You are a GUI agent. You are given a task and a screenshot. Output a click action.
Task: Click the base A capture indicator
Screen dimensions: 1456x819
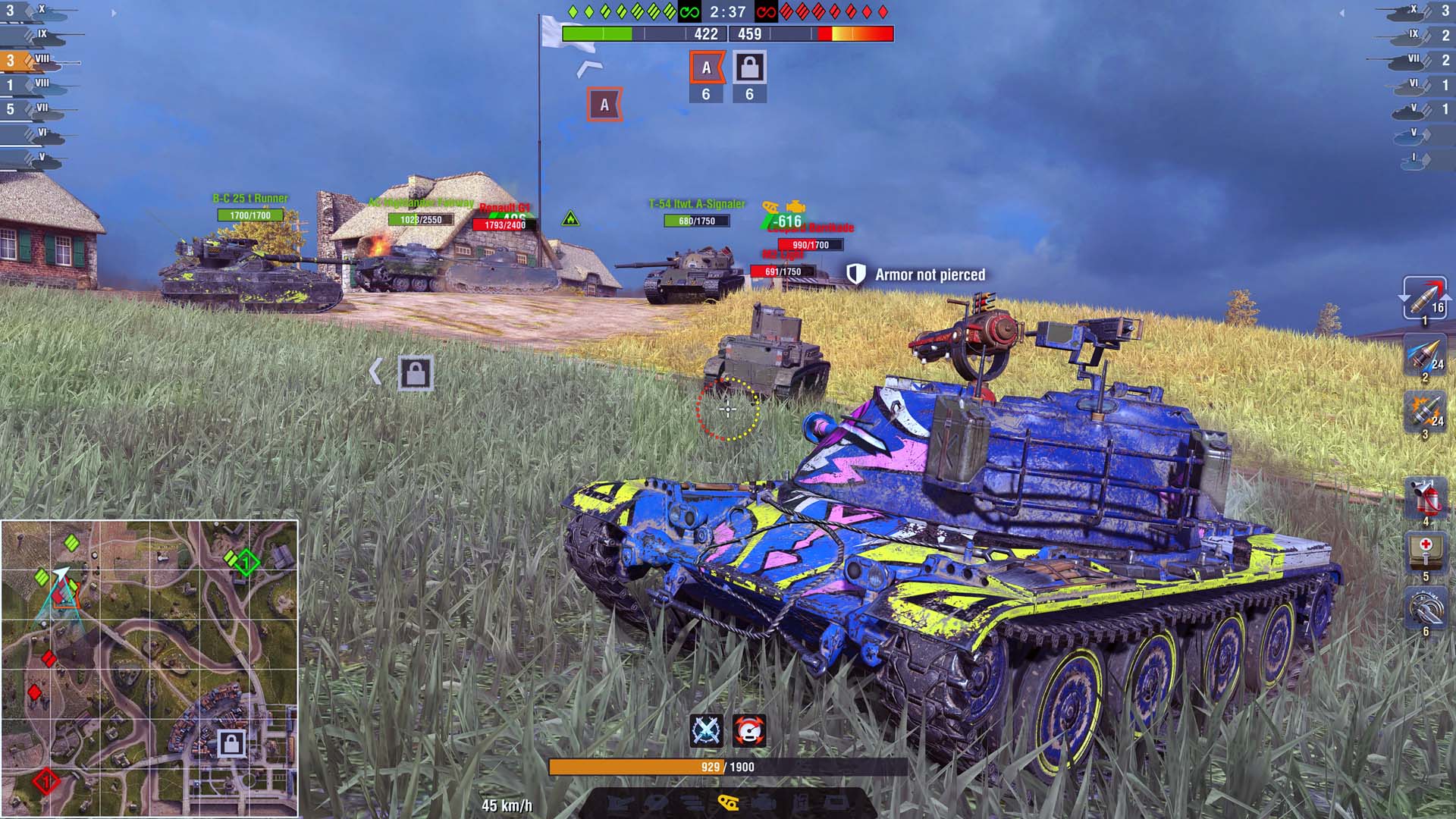707,68
